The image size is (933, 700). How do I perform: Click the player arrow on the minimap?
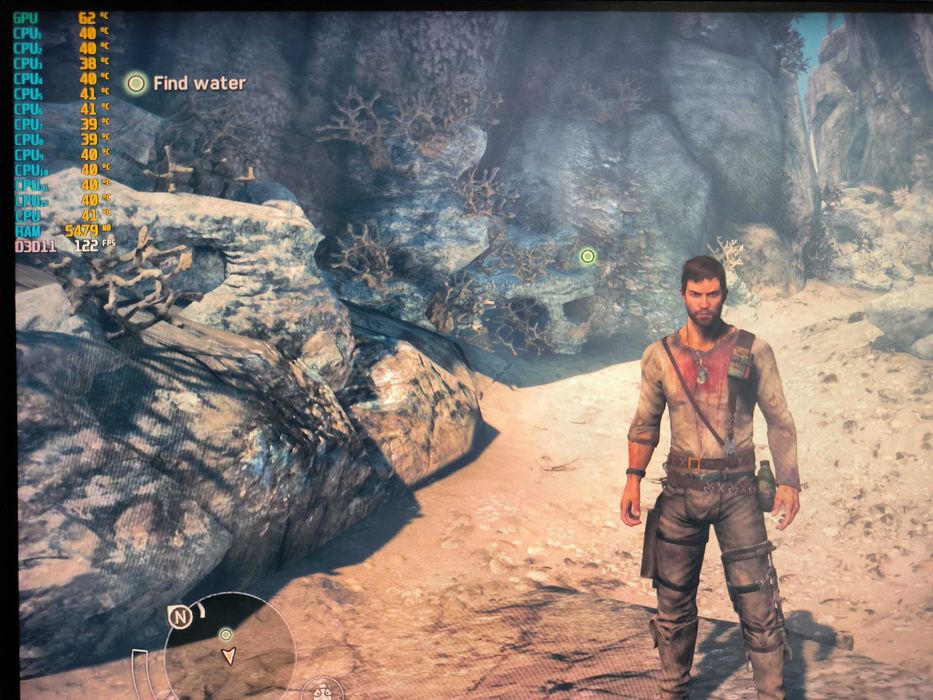tap(229, 656)
